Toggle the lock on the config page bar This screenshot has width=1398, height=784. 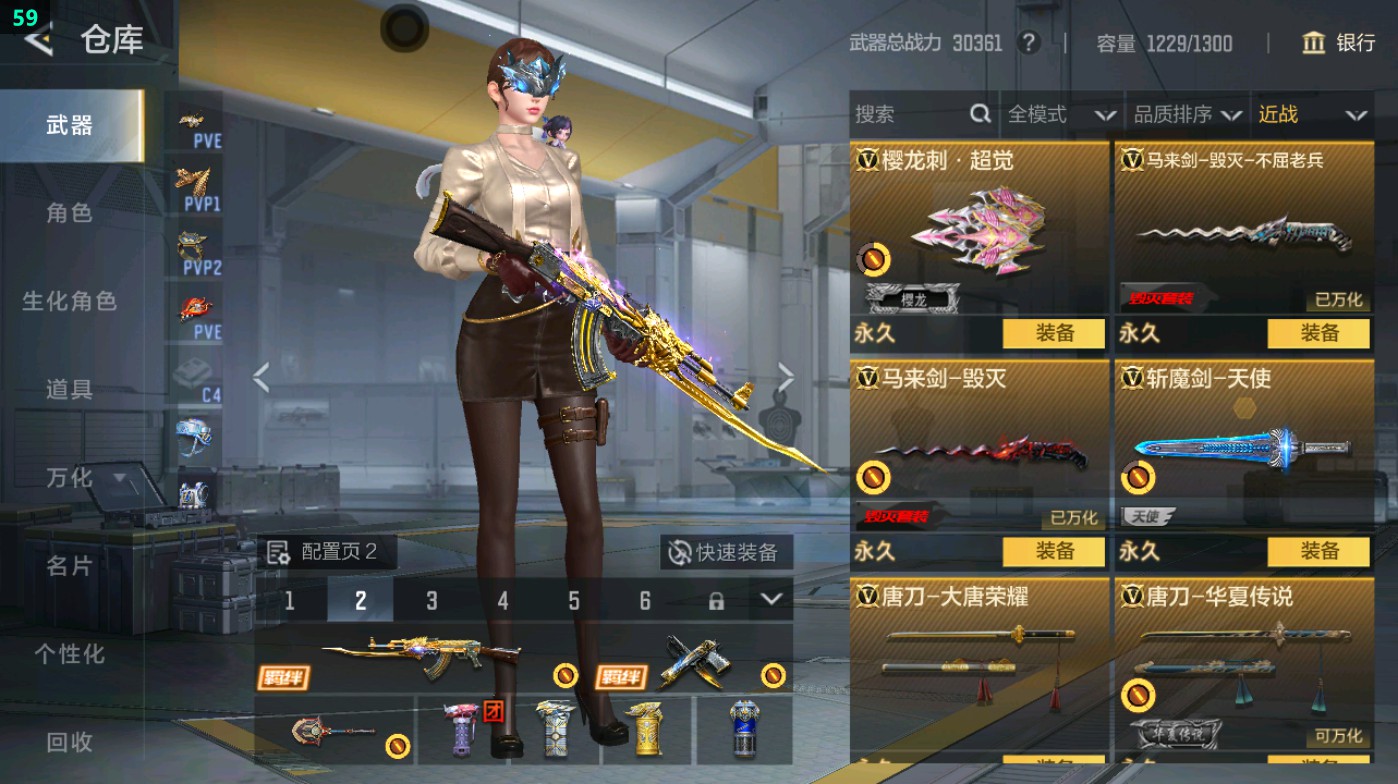point(716,601)
